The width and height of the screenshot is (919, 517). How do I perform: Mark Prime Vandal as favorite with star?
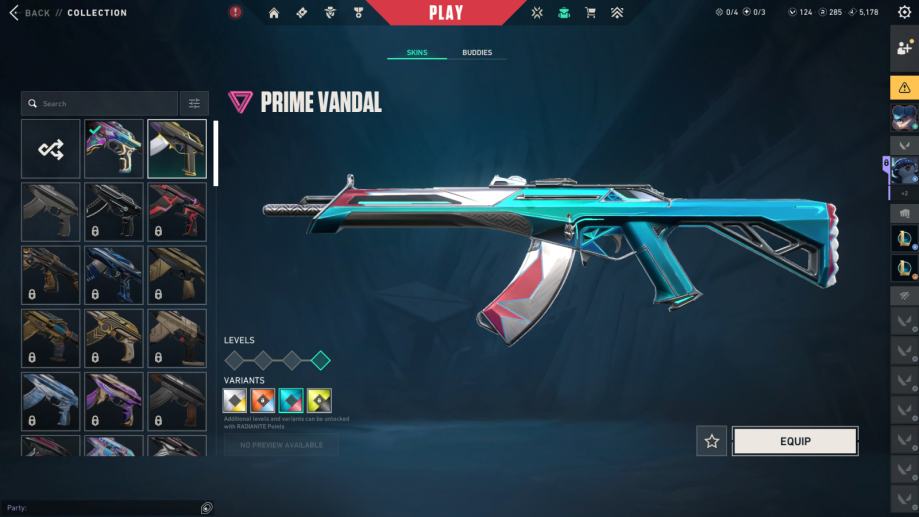[712, 441]
